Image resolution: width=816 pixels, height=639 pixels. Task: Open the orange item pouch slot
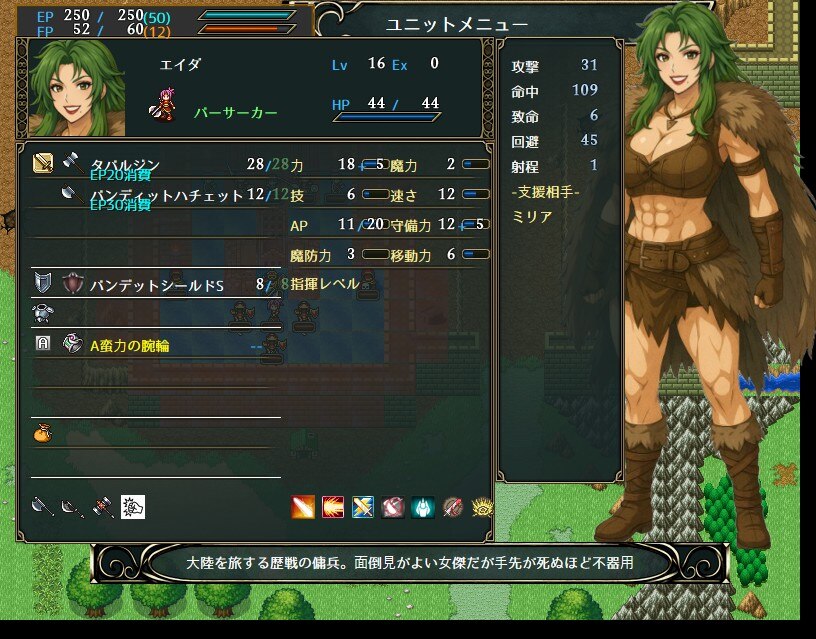click(x=42, y=434)
